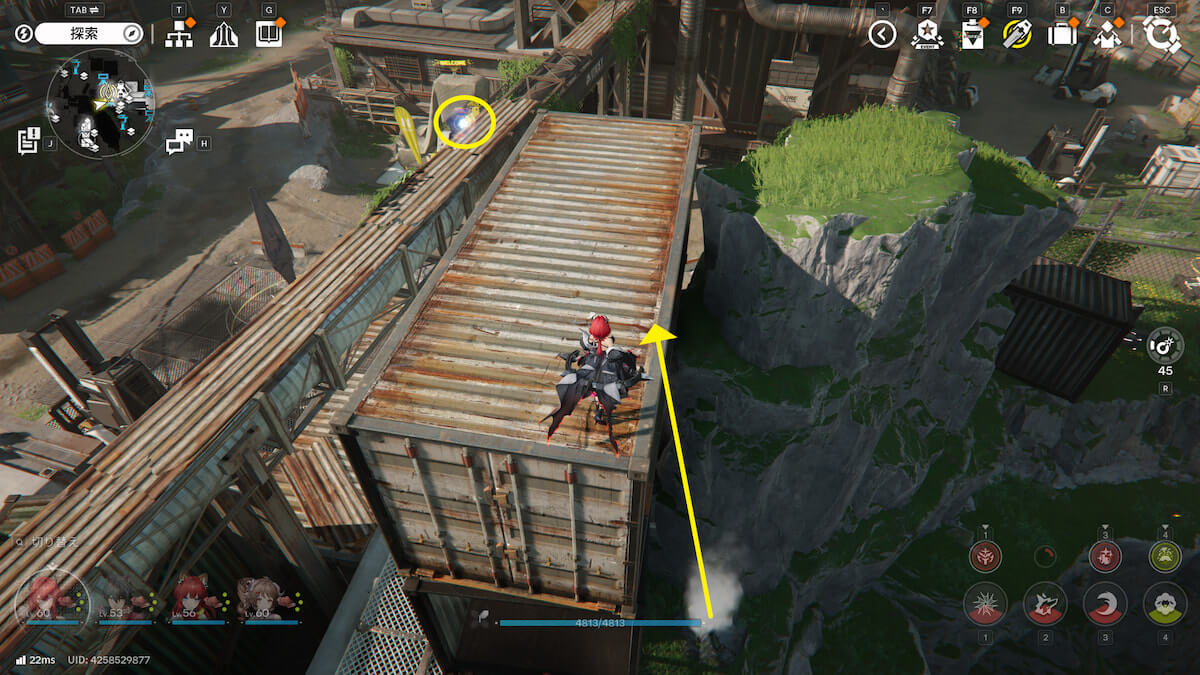Open the circular minimap
This screenshot has height=675, width=1200.
[100, 104]
